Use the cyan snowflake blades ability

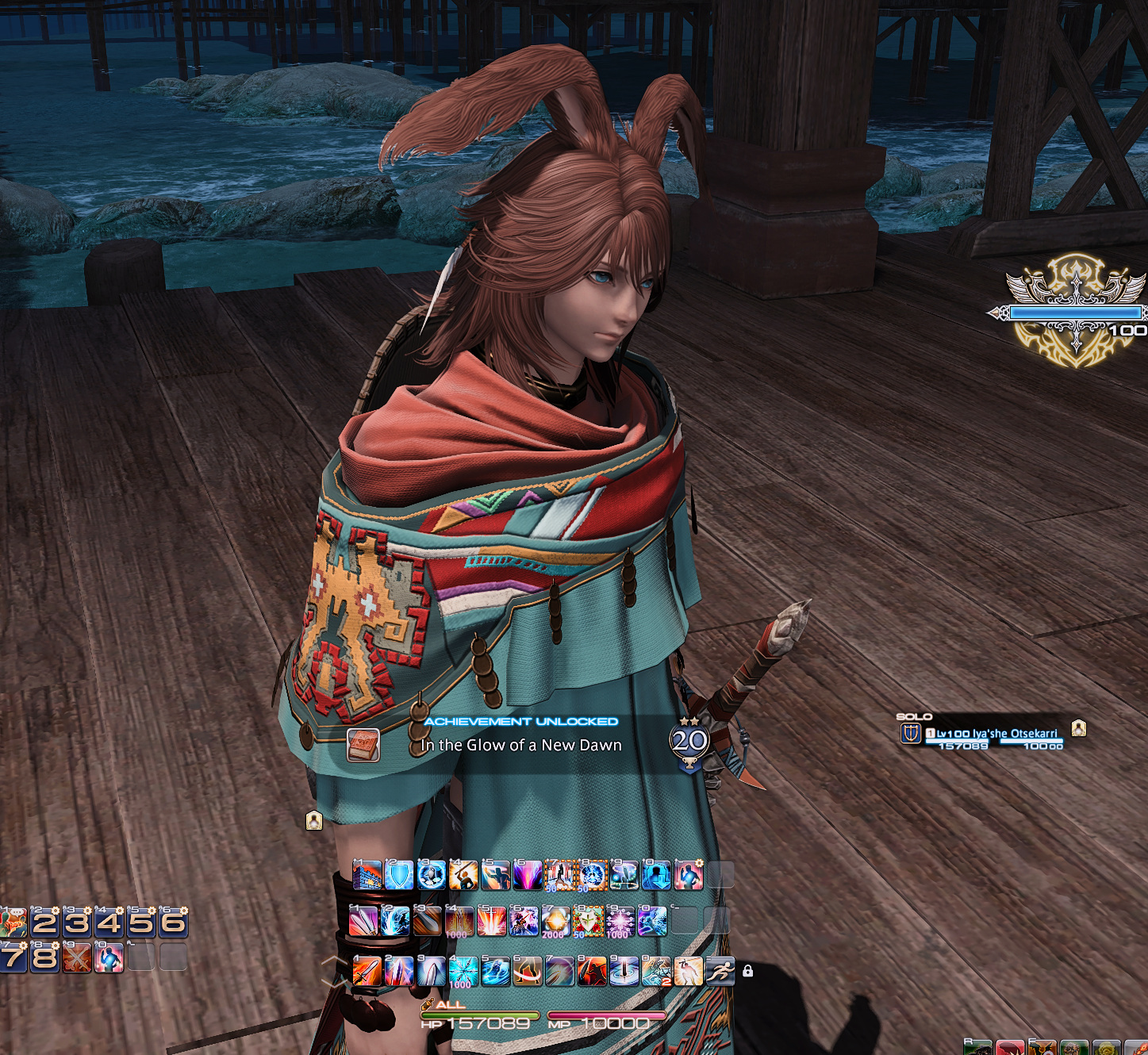pyautogui.click(x=463, y=971)
